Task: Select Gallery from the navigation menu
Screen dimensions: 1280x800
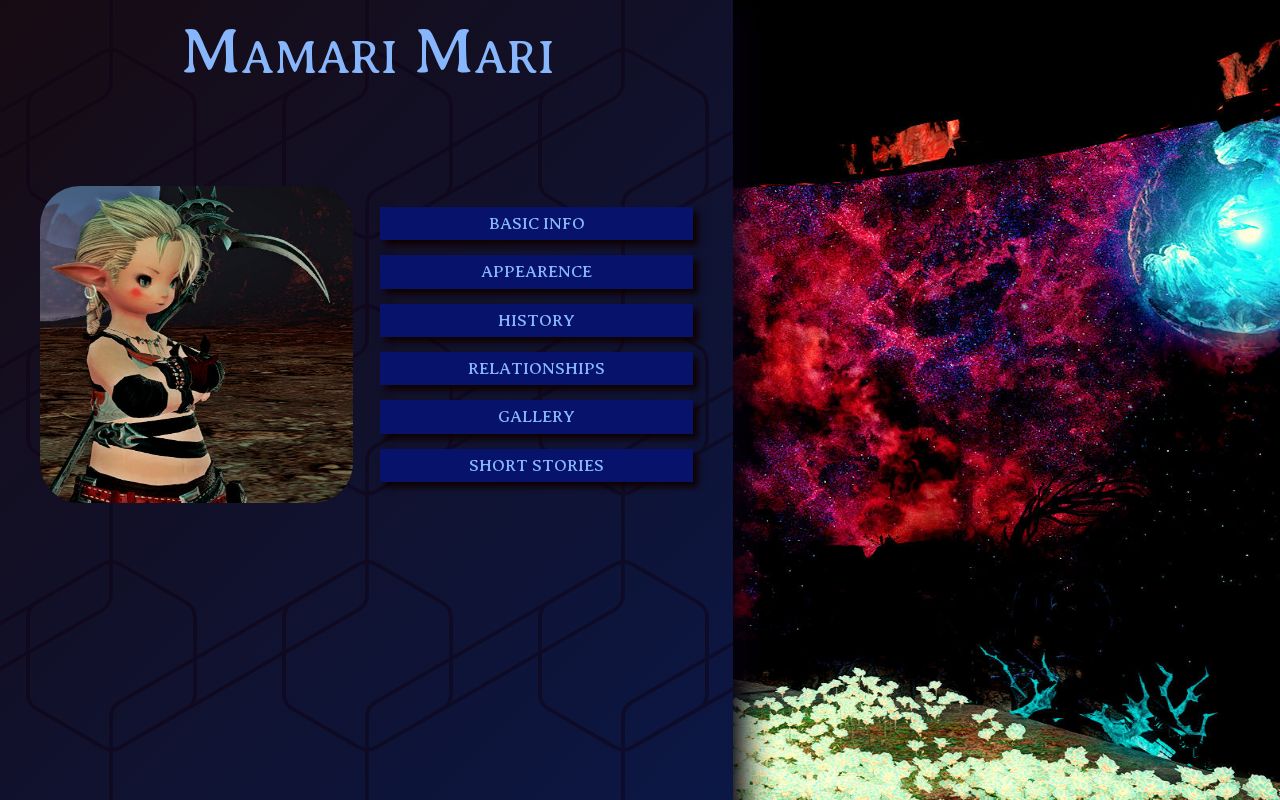Action: [x=536, y=416]
